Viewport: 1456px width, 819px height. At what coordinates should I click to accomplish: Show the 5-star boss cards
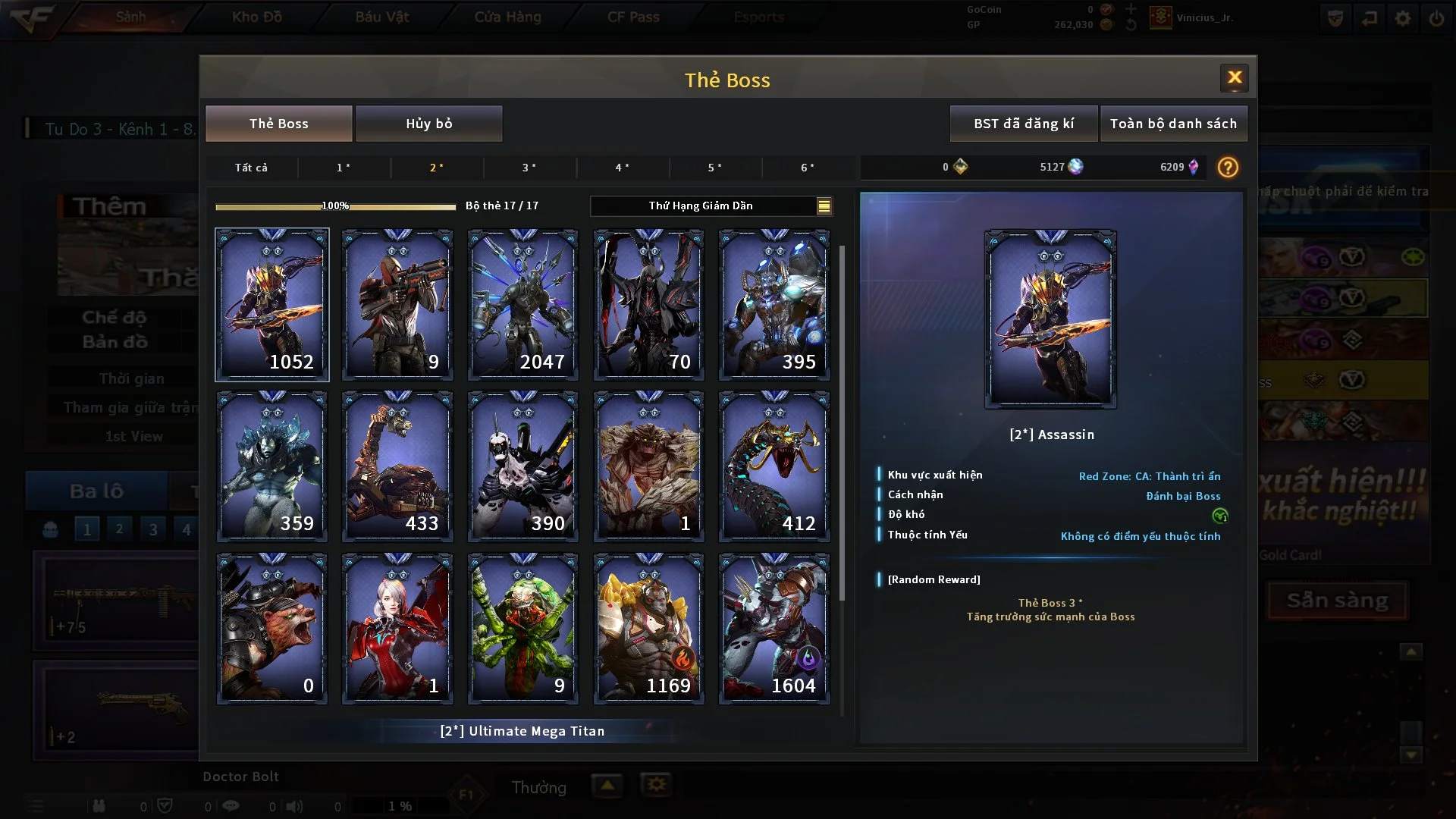tap(714, 168)
